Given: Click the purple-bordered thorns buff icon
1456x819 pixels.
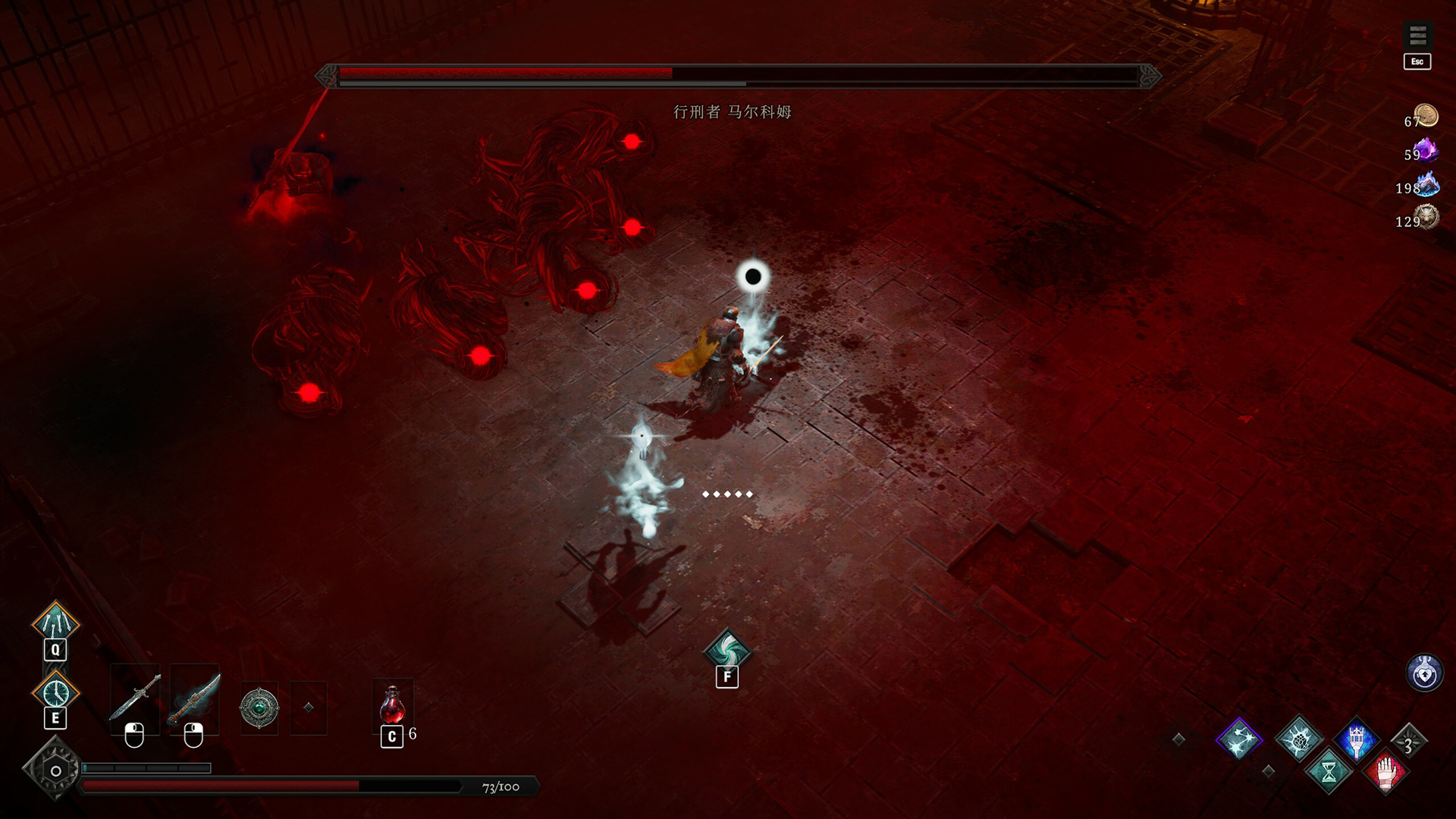Looking at the screenshot, I should tap(1240, 739).
